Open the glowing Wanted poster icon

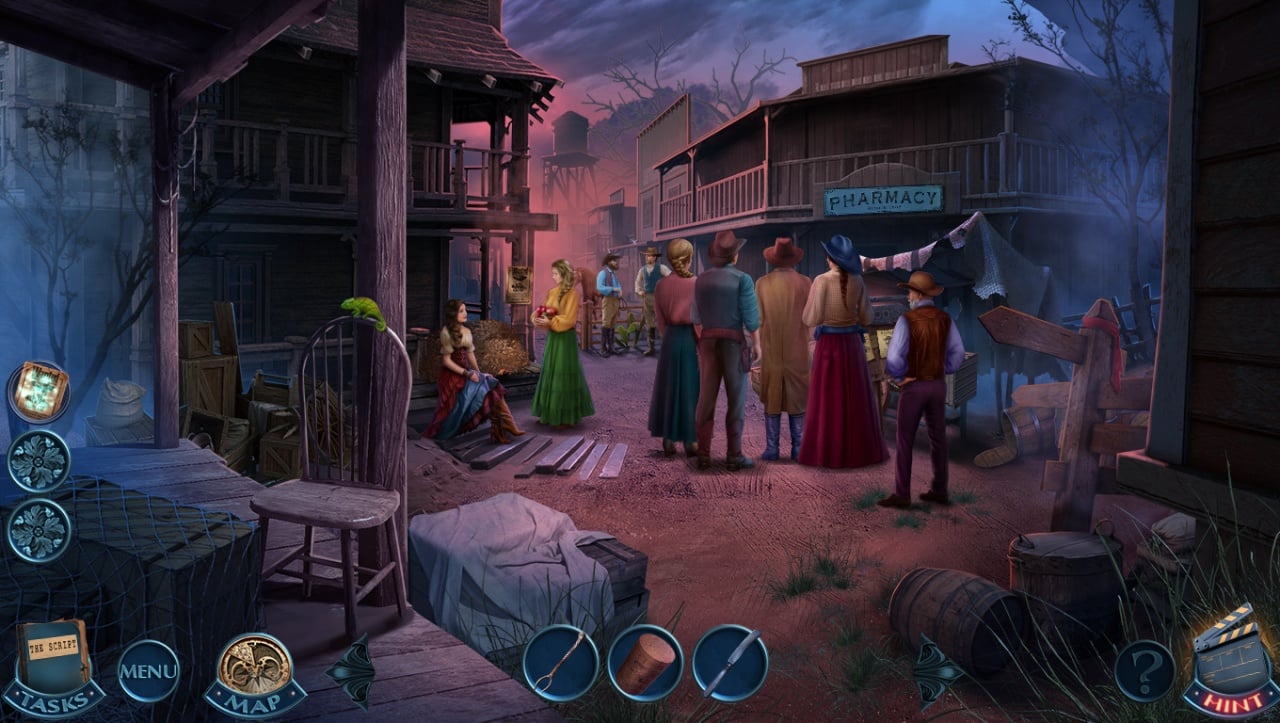[39, 390]
